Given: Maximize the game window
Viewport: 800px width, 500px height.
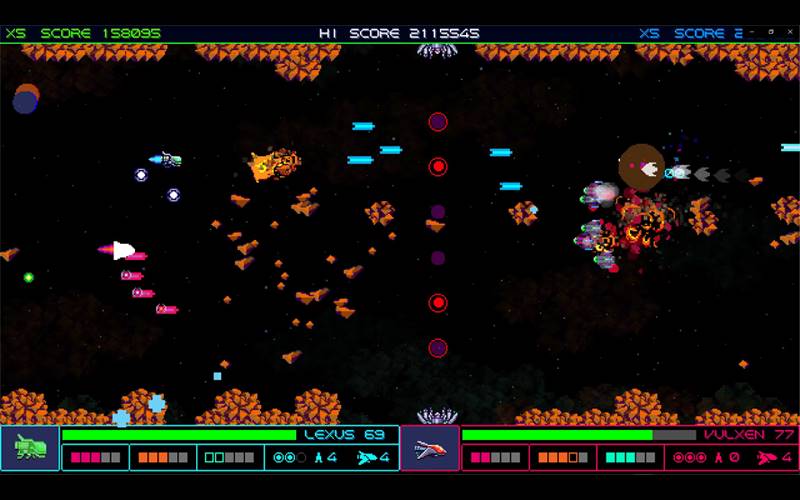Looking at the screenshot, I should (771, 32).
